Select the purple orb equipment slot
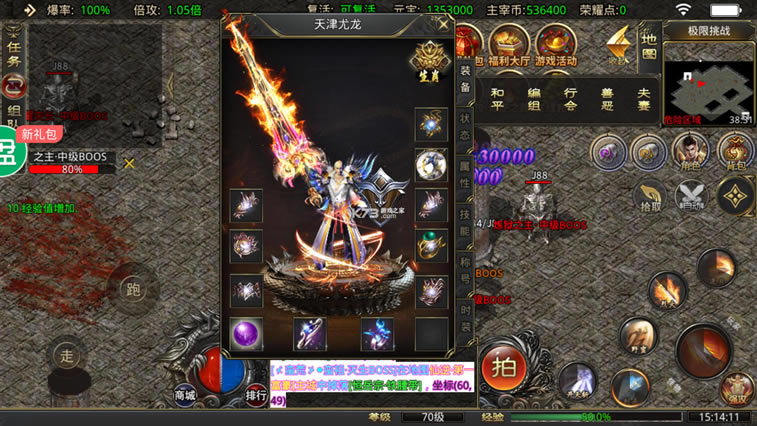Image resolution: width=757 pixels, height=426 pixels. click(246, 334)
